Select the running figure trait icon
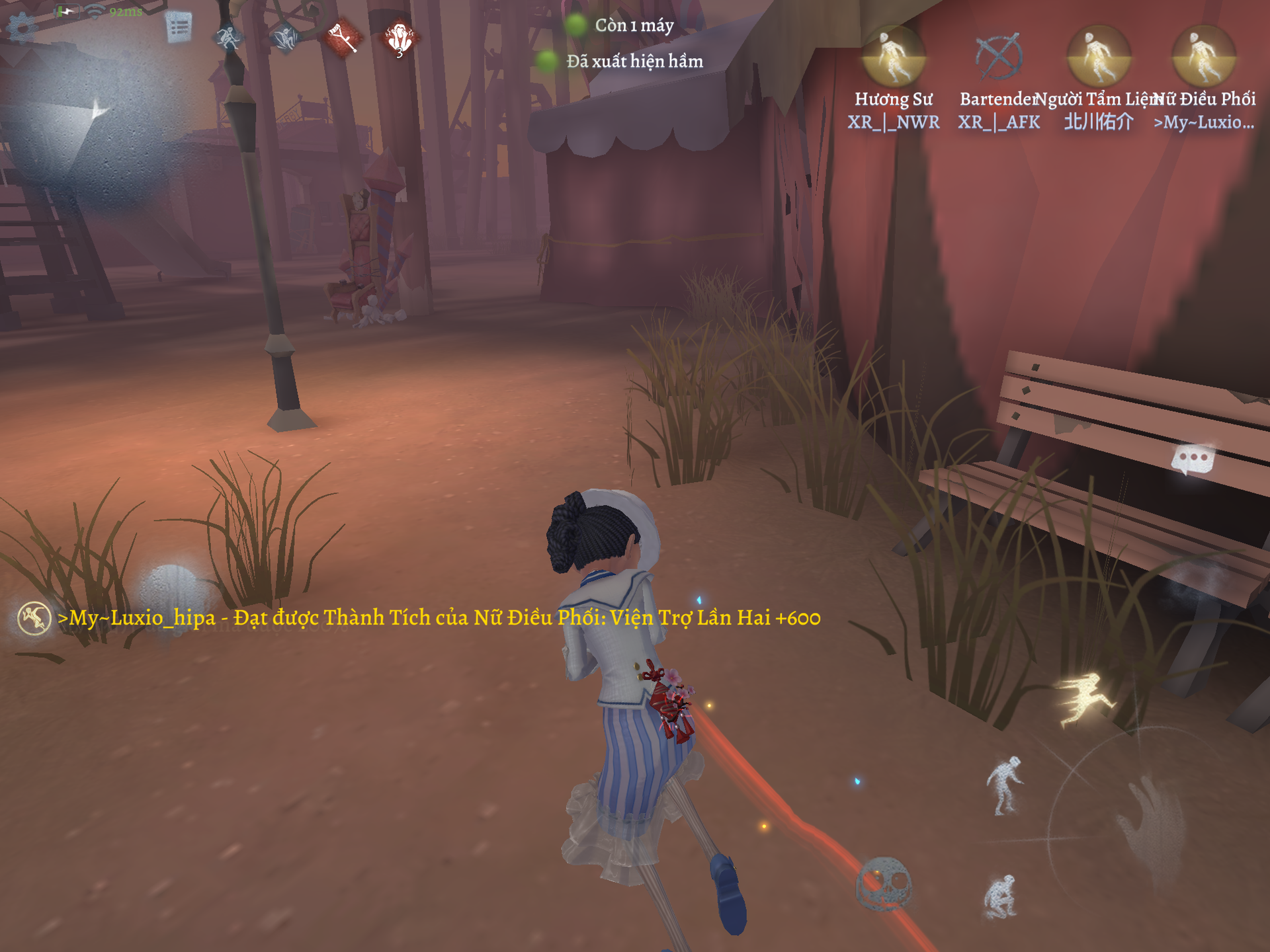 (228, 38)
